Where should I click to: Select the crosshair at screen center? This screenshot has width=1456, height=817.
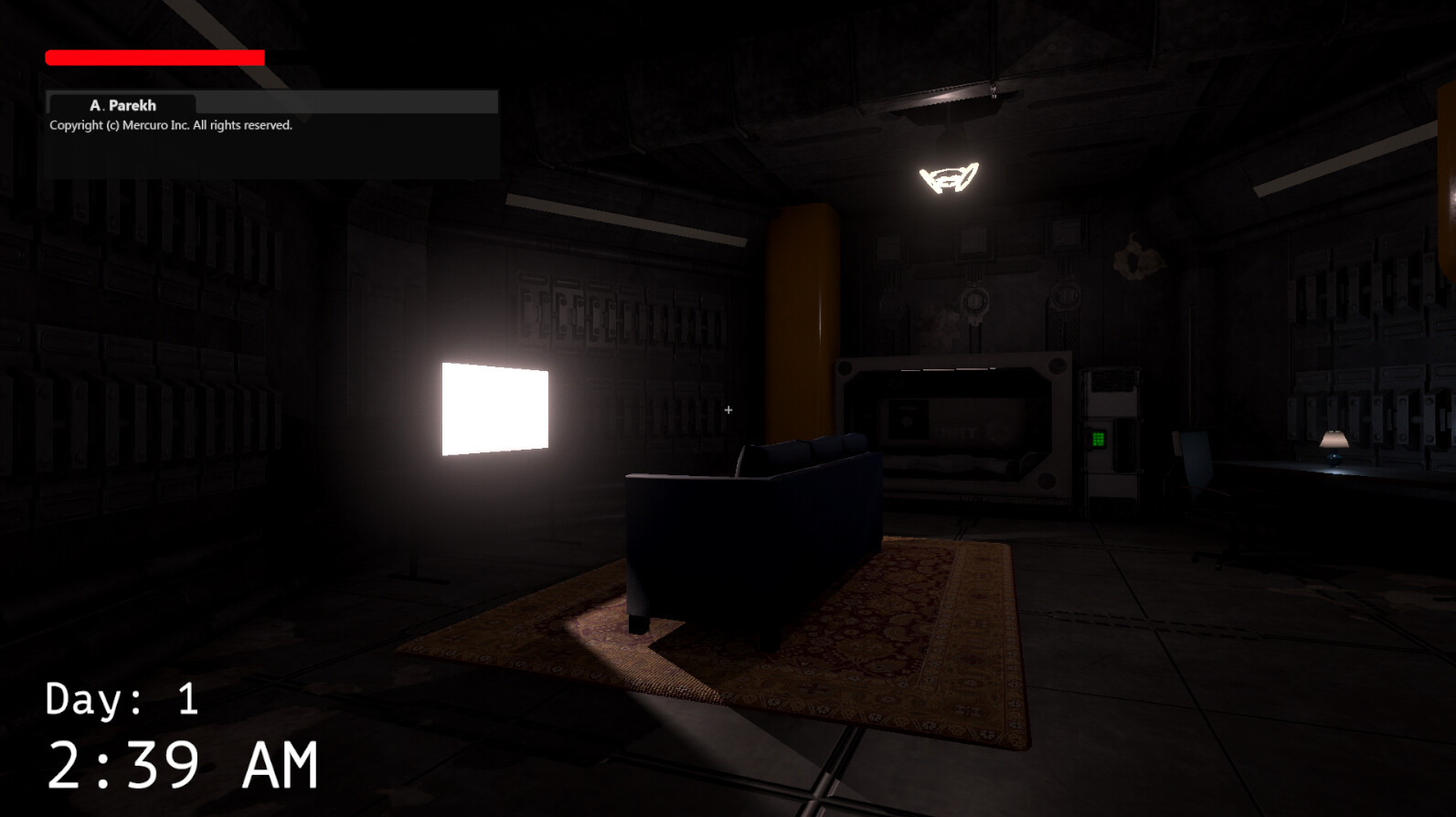pos(728,410)
